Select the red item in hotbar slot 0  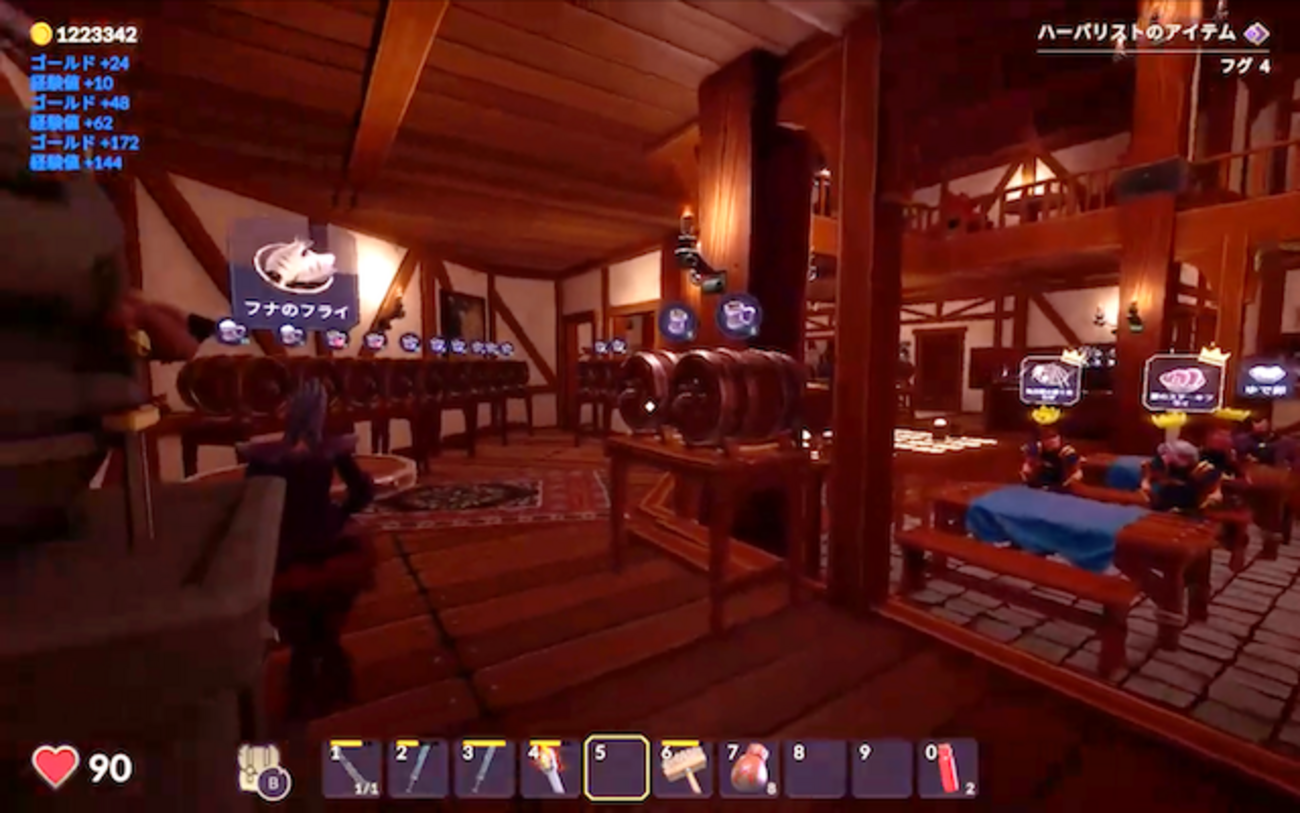coord(947,769)
